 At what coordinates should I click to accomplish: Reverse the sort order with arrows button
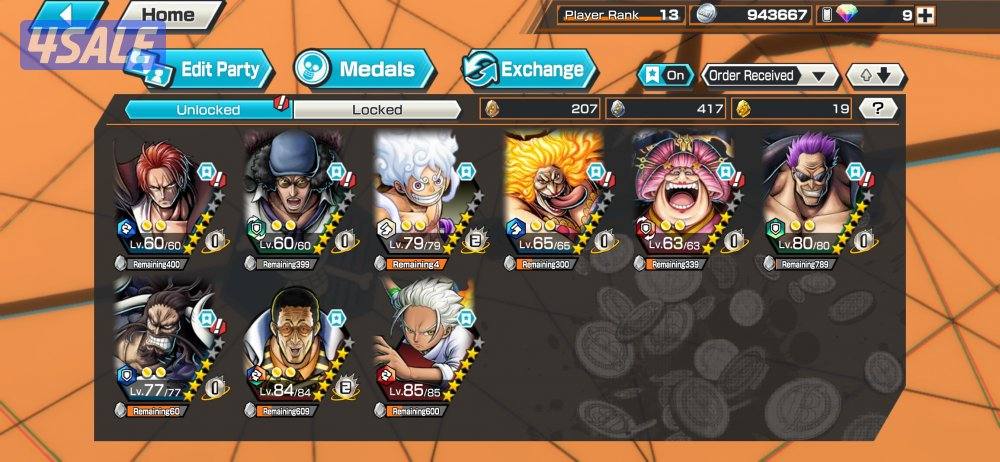tap(875, 76)
